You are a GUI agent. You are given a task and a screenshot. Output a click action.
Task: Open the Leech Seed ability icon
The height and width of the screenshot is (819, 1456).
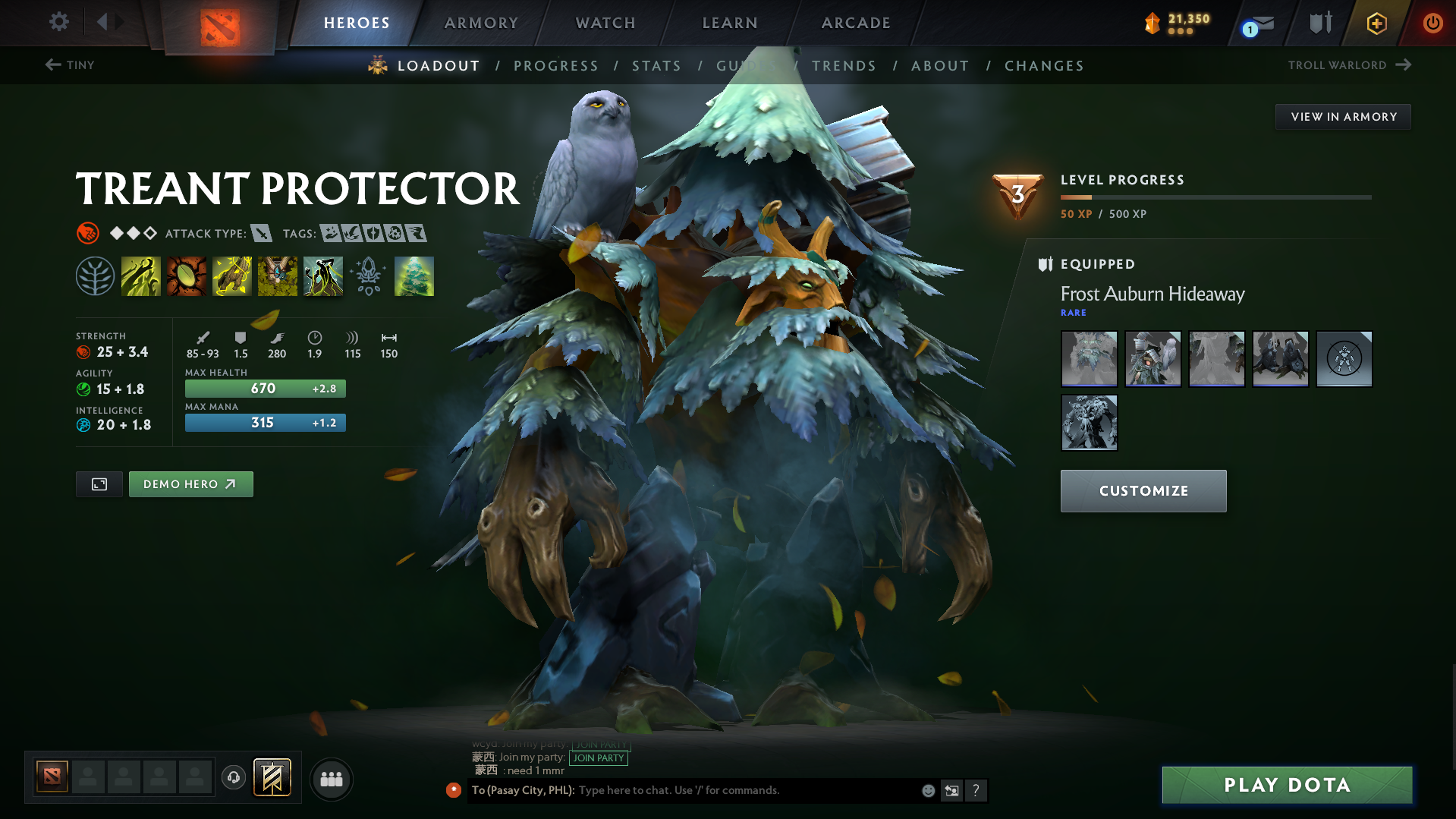pos(187,276)
